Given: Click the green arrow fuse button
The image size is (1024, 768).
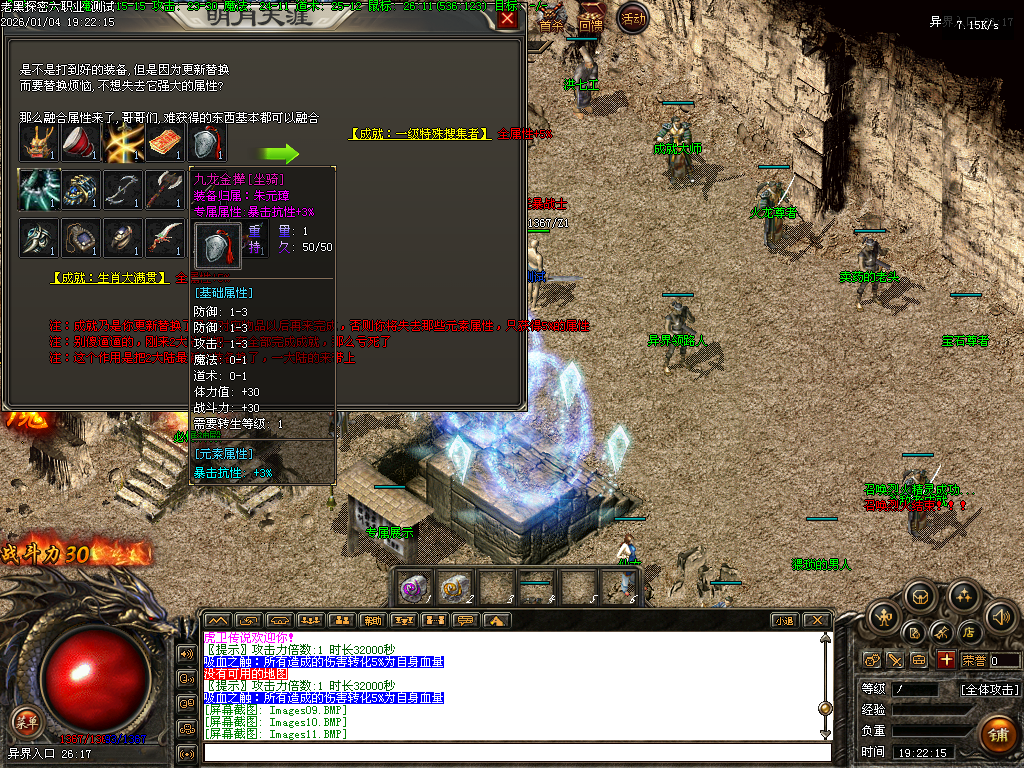Looking at the screenshot, I should click(280, 154).
